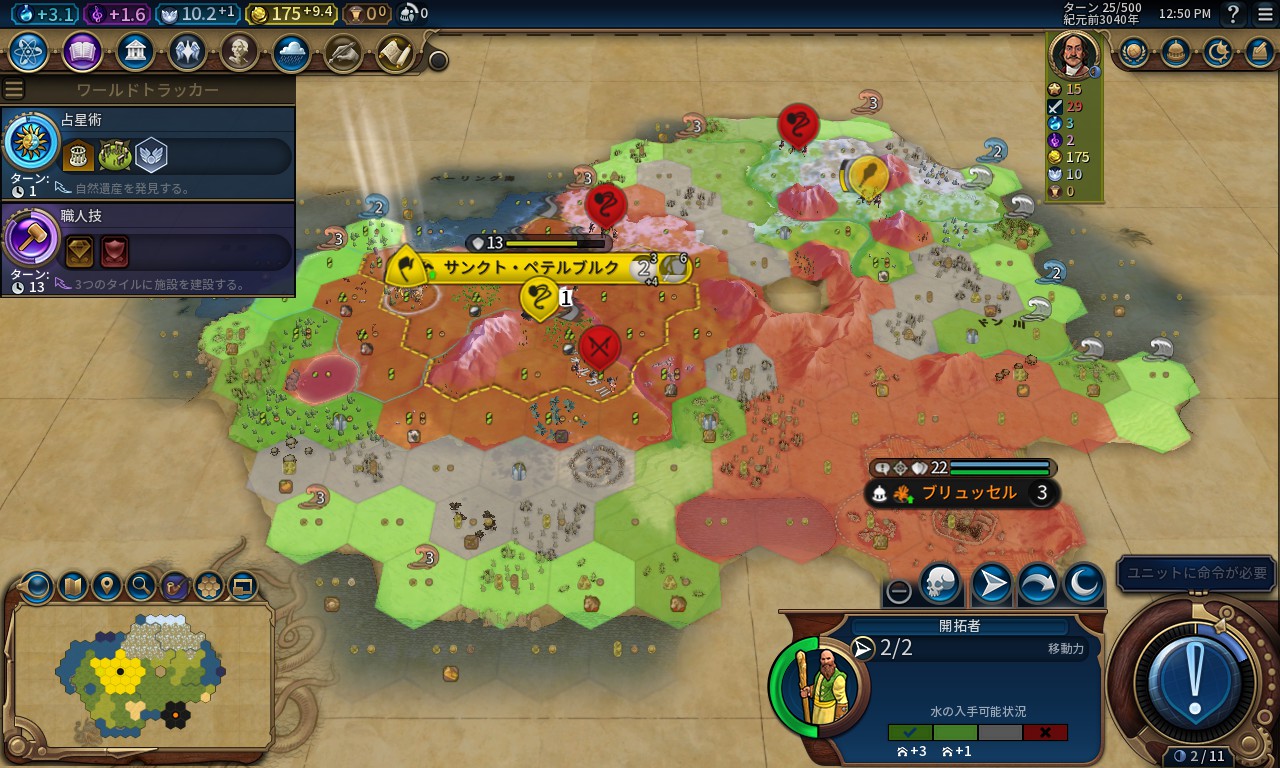This screenshot has height=768, width=1280.
Task: Open the climate rain cloud icon
Action: point(292,51)
